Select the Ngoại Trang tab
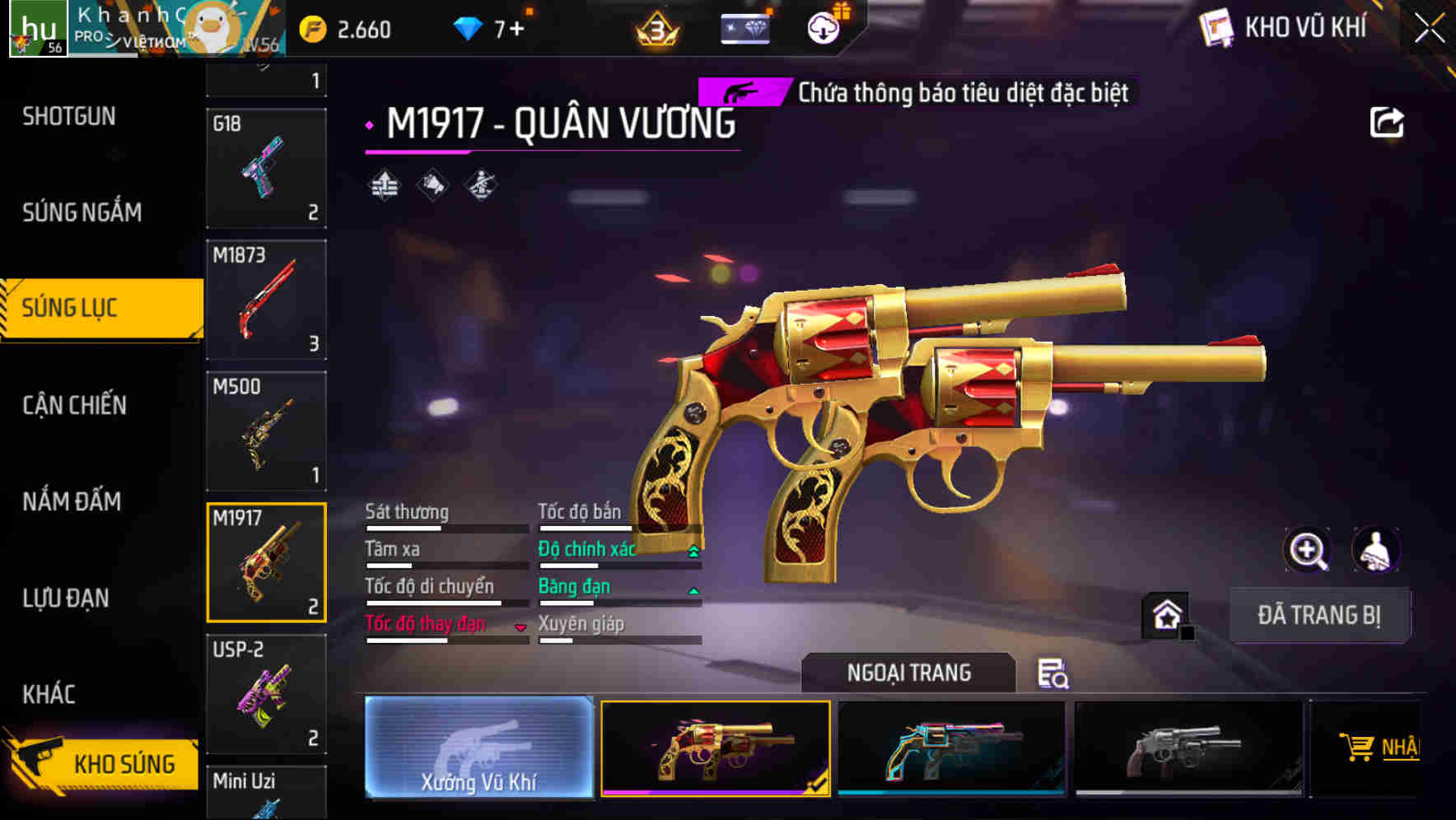The image size is (1456, 820). [909, 673]
